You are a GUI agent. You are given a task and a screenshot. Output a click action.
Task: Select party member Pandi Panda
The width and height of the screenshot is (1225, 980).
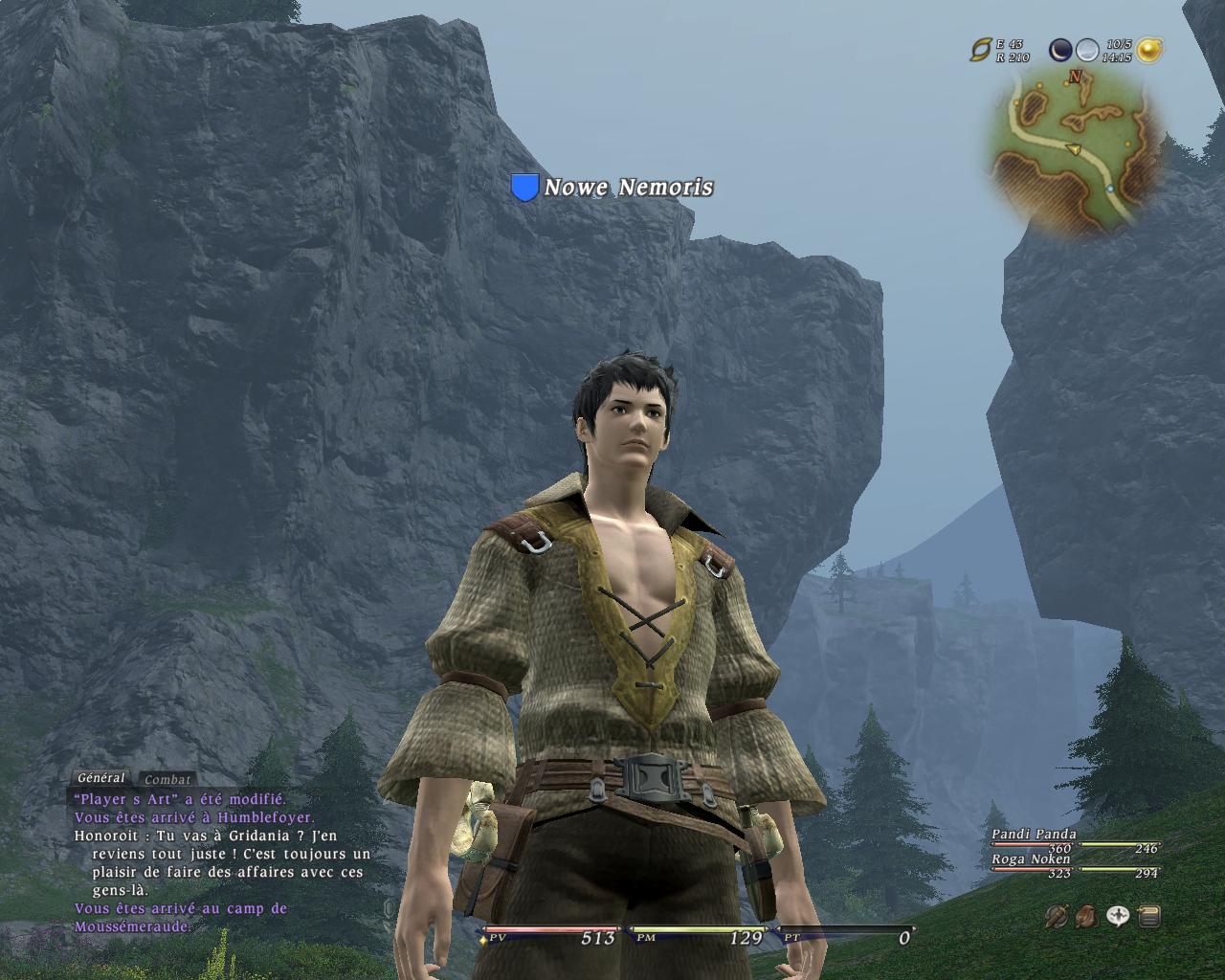point(1034,835)
